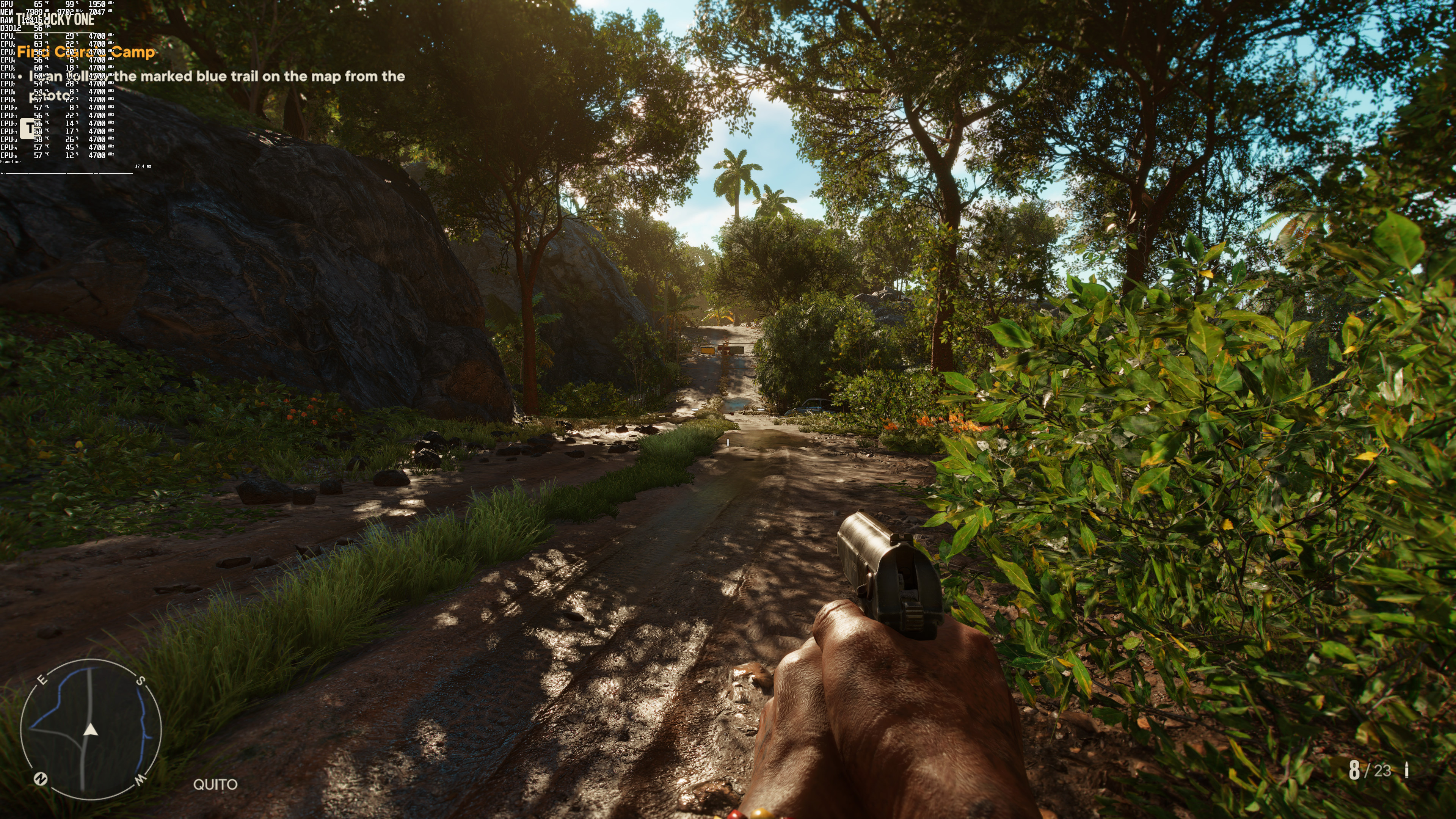This screenshot has height=819, width=1456.
Task: Click the circular minimap
Action: point(91,729)
